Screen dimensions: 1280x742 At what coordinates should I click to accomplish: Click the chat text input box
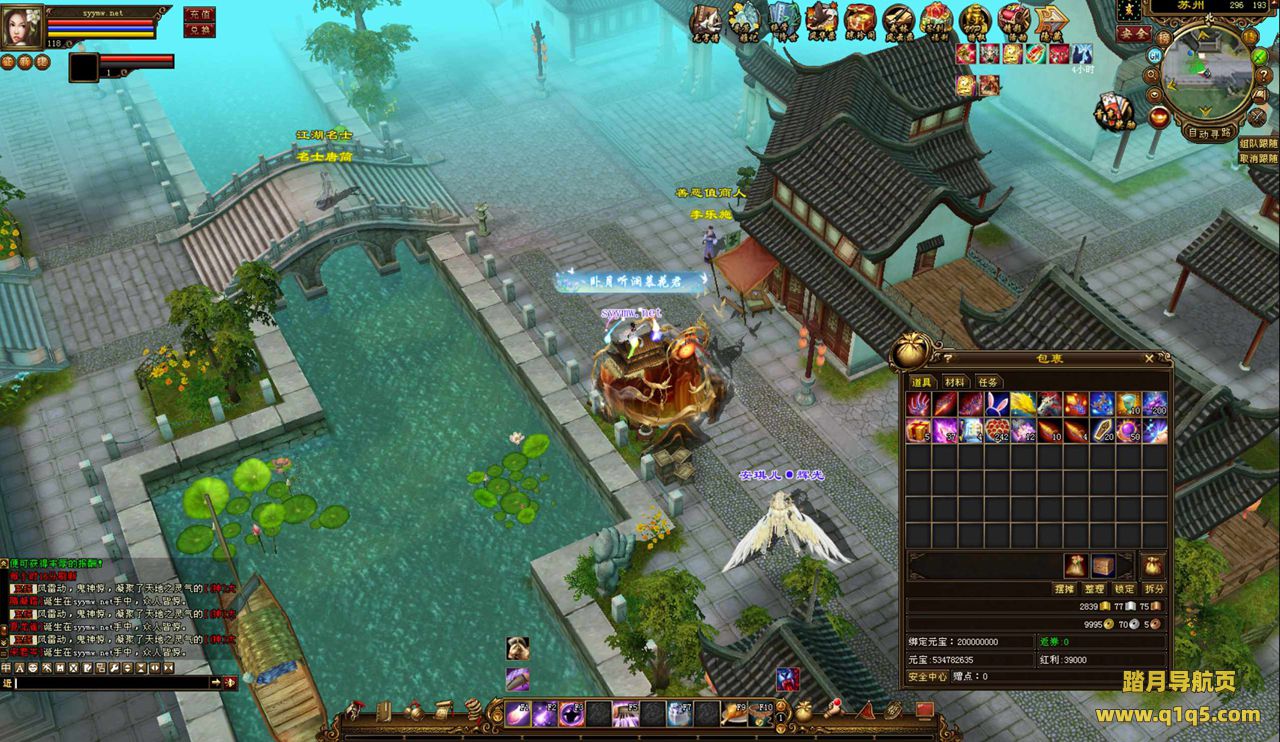pyautogui.click(x=112, y=682)
